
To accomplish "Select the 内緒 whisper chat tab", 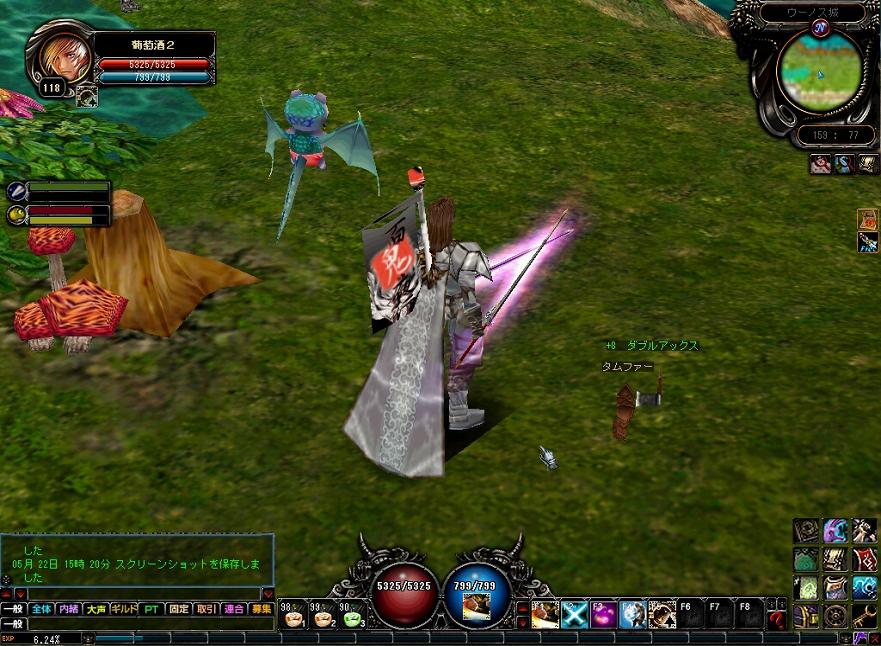I will point(68,608).
